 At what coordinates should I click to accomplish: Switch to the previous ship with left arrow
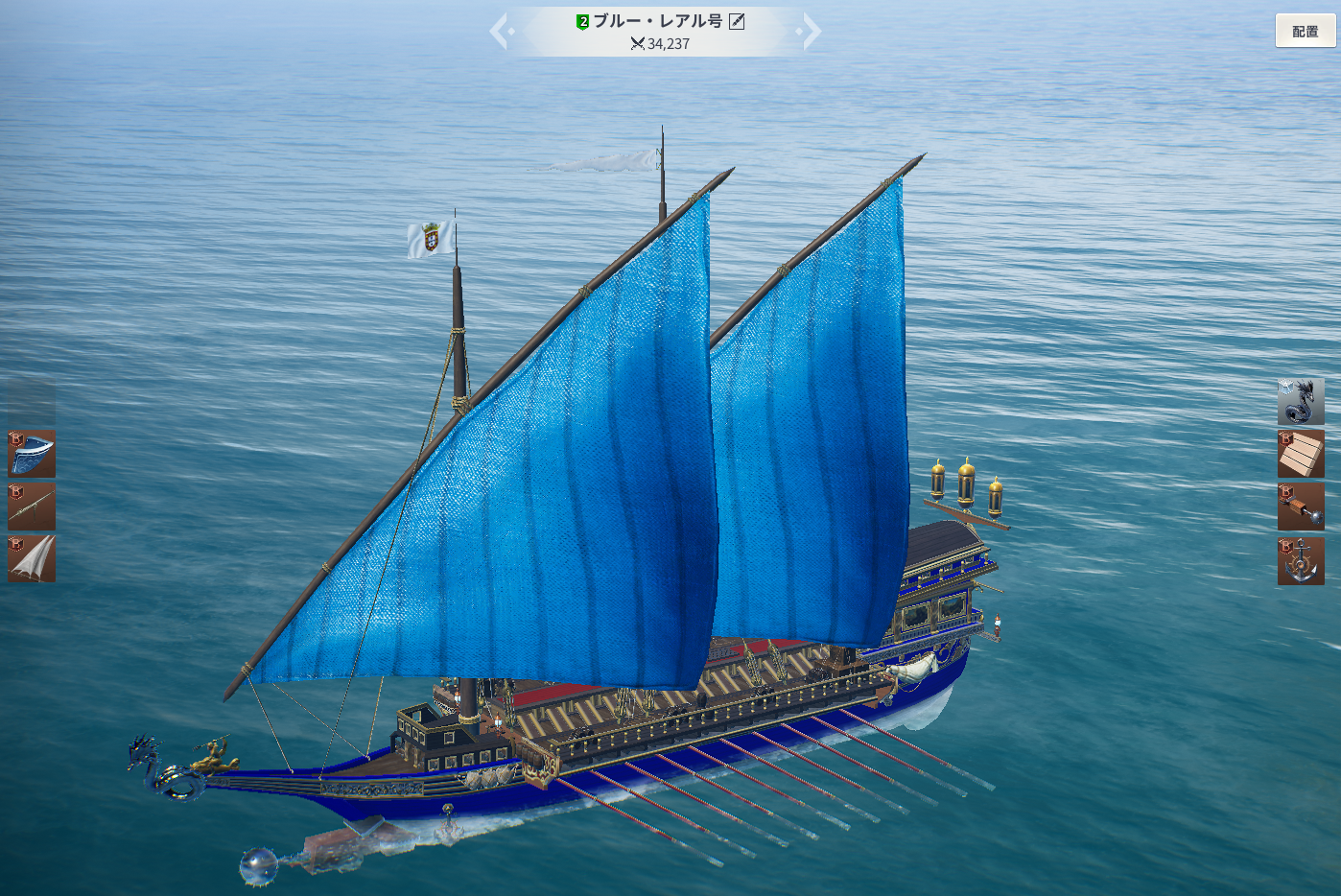pos(501,31)
